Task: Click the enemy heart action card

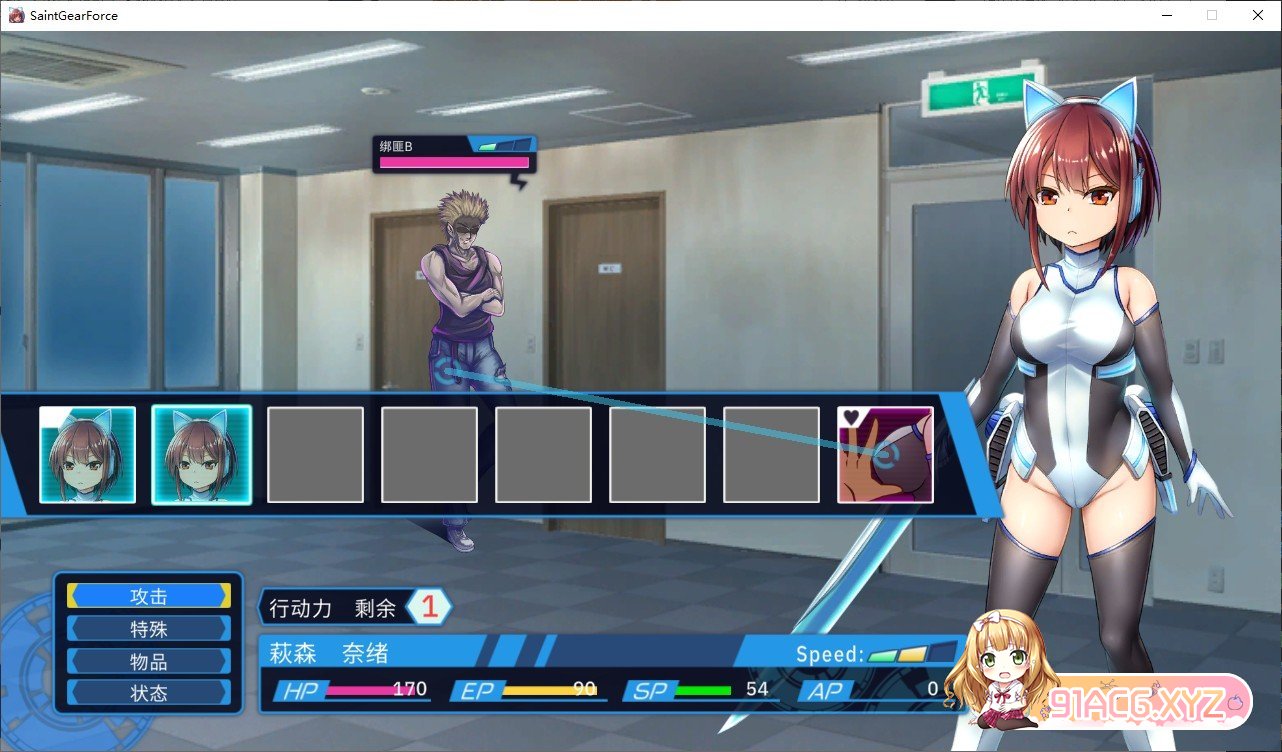Action: point(885,454)
